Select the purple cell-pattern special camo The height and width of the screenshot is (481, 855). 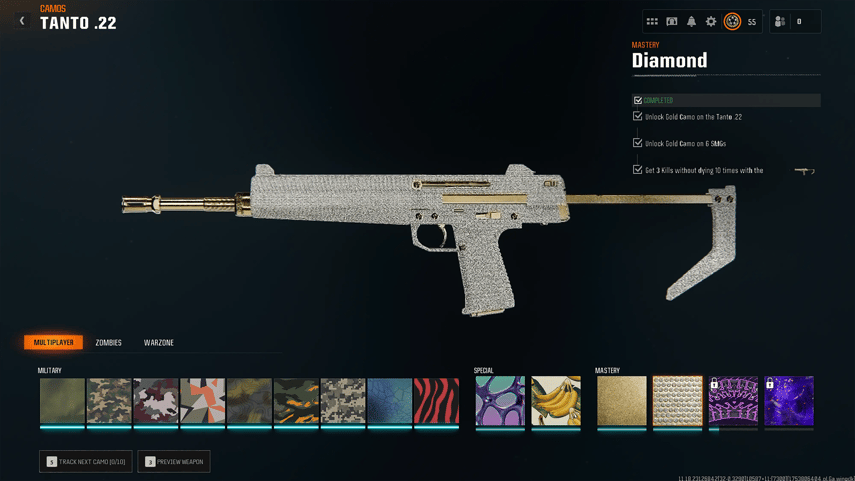(500, 401)
